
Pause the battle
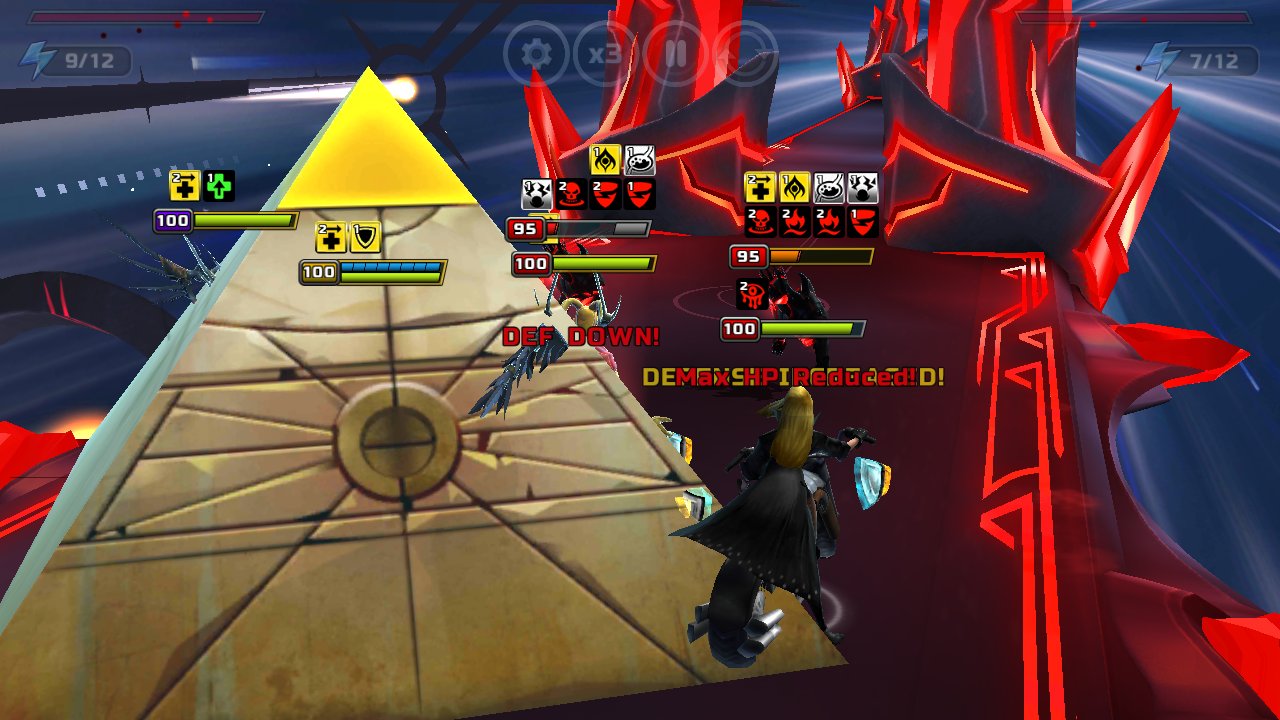(x=676, y=54)
